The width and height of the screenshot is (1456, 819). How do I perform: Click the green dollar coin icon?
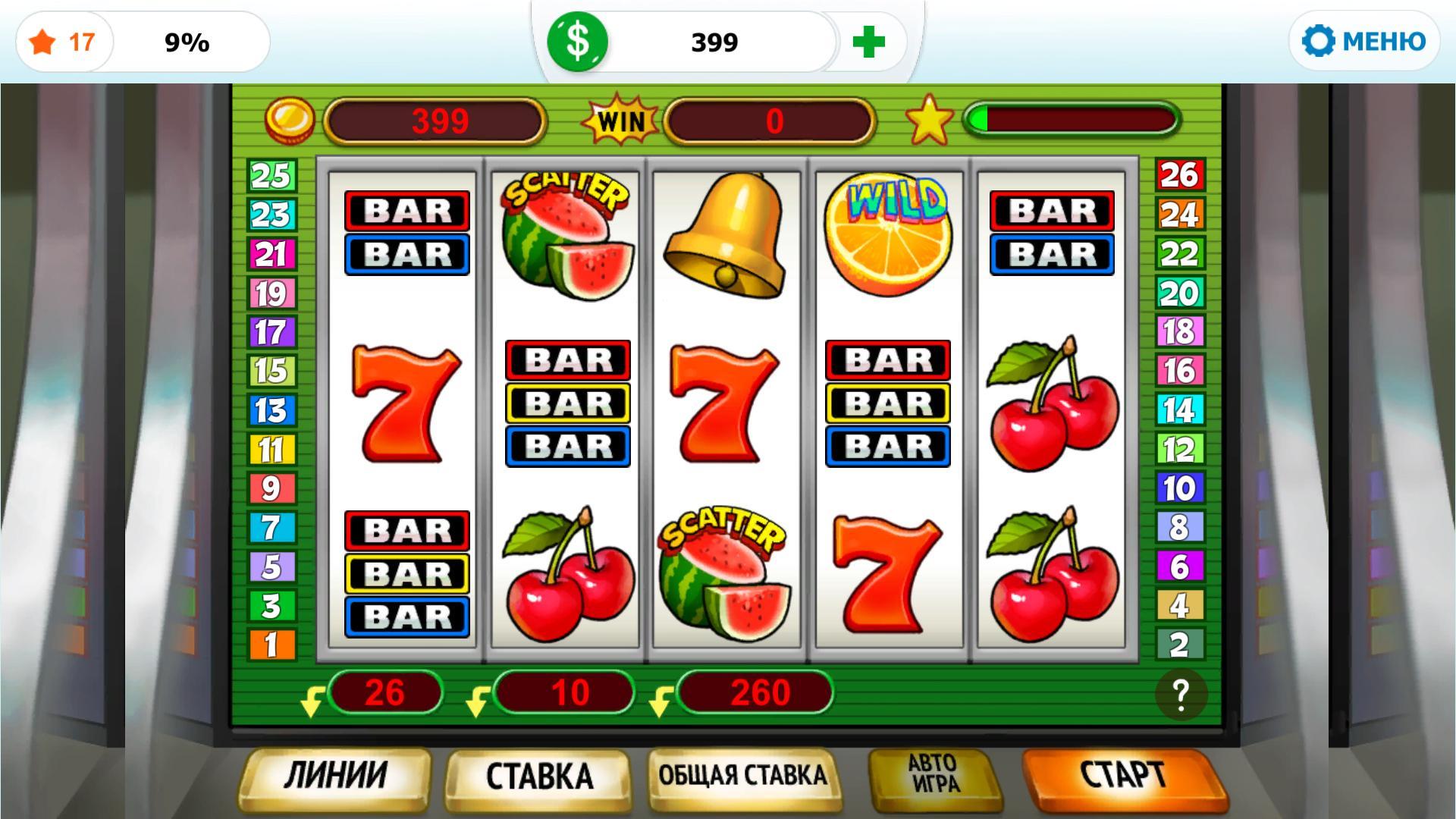pos(578,42)
